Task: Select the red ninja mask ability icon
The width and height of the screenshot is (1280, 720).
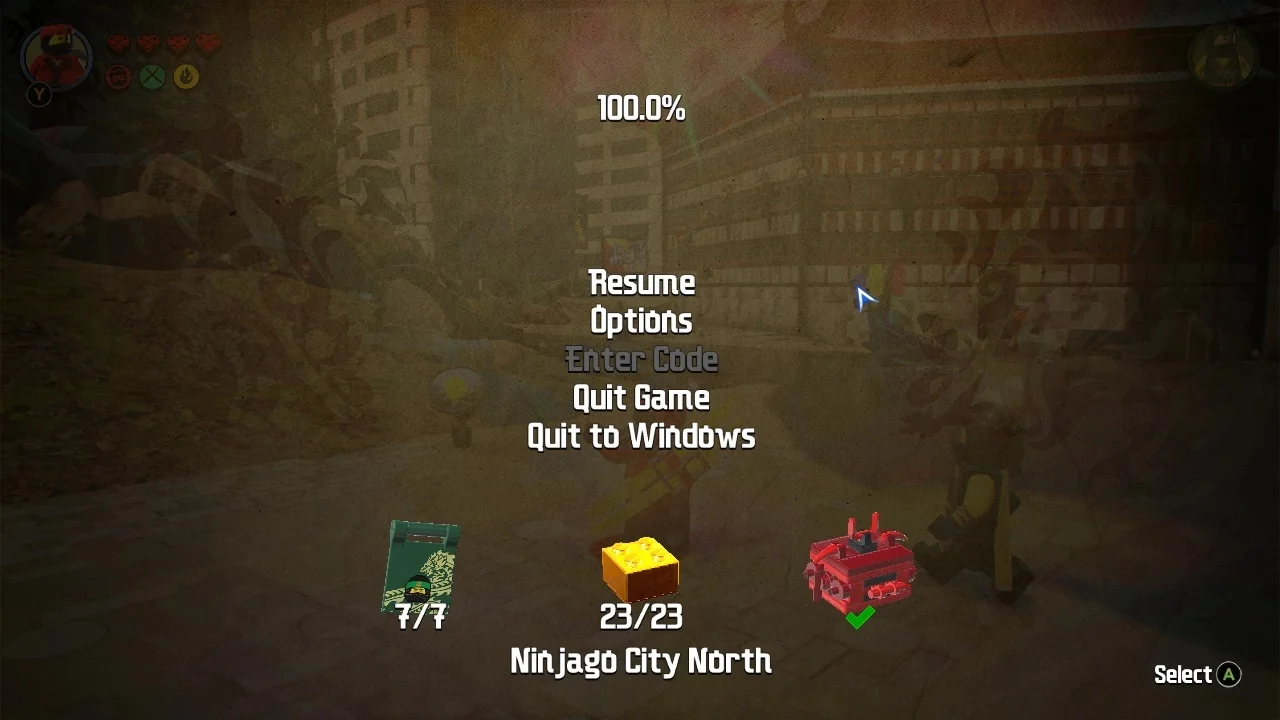Action: coord(119,76)
